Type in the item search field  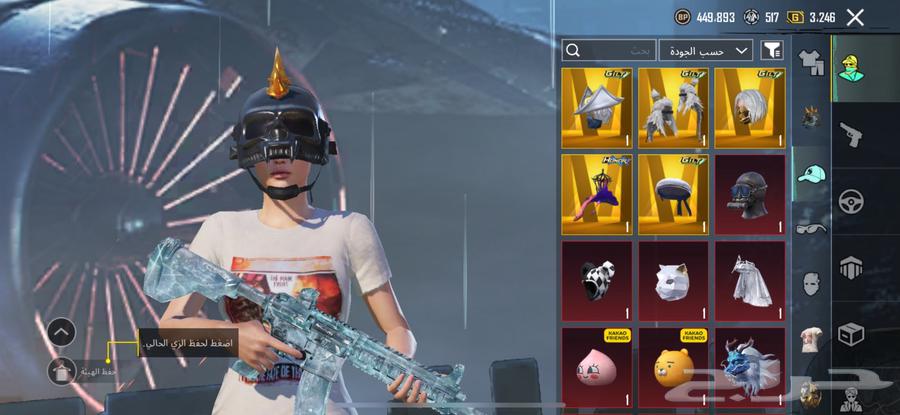[x=610, y=50]
